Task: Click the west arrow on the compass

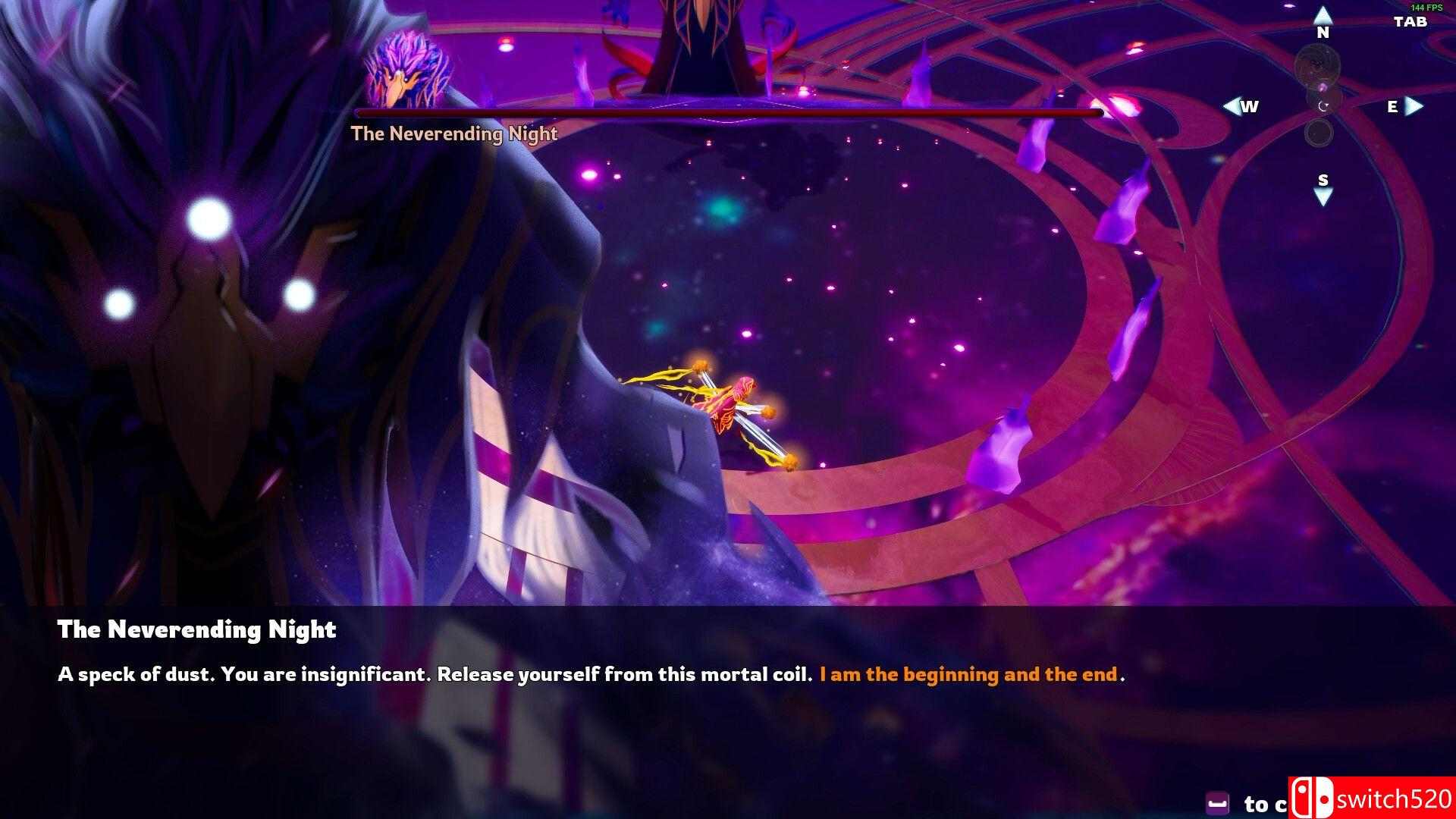Action: click(x=1231, y=107)
